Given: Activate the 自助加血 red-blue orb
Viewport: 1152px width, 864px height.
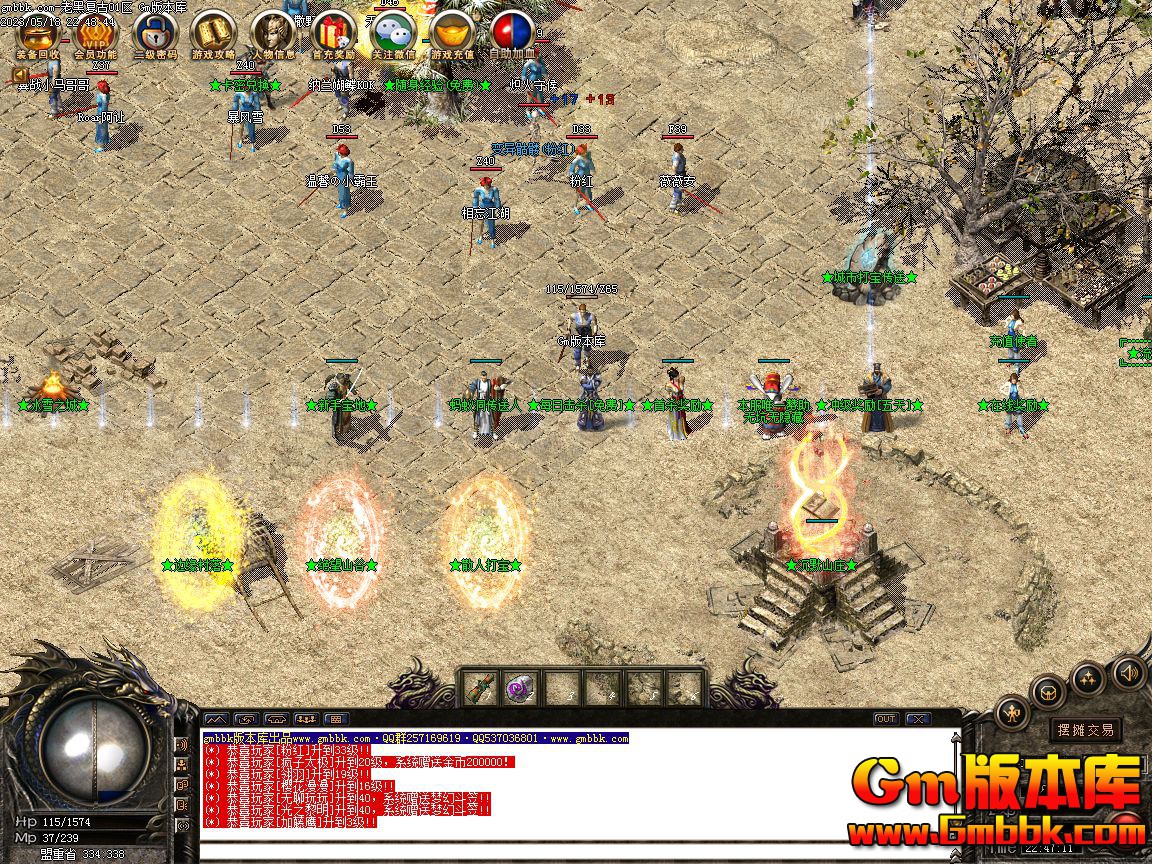Looking at the screenshot, I should (512, 32).
